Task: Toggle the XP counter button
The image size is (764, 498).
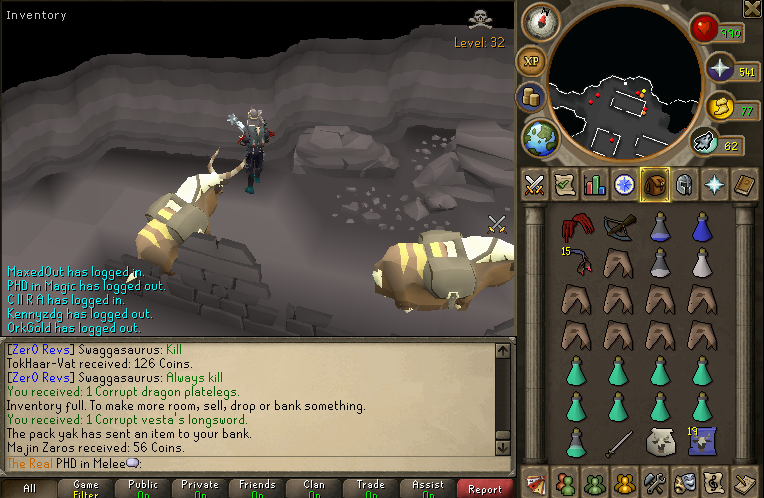Action: [x=530, y=61]
